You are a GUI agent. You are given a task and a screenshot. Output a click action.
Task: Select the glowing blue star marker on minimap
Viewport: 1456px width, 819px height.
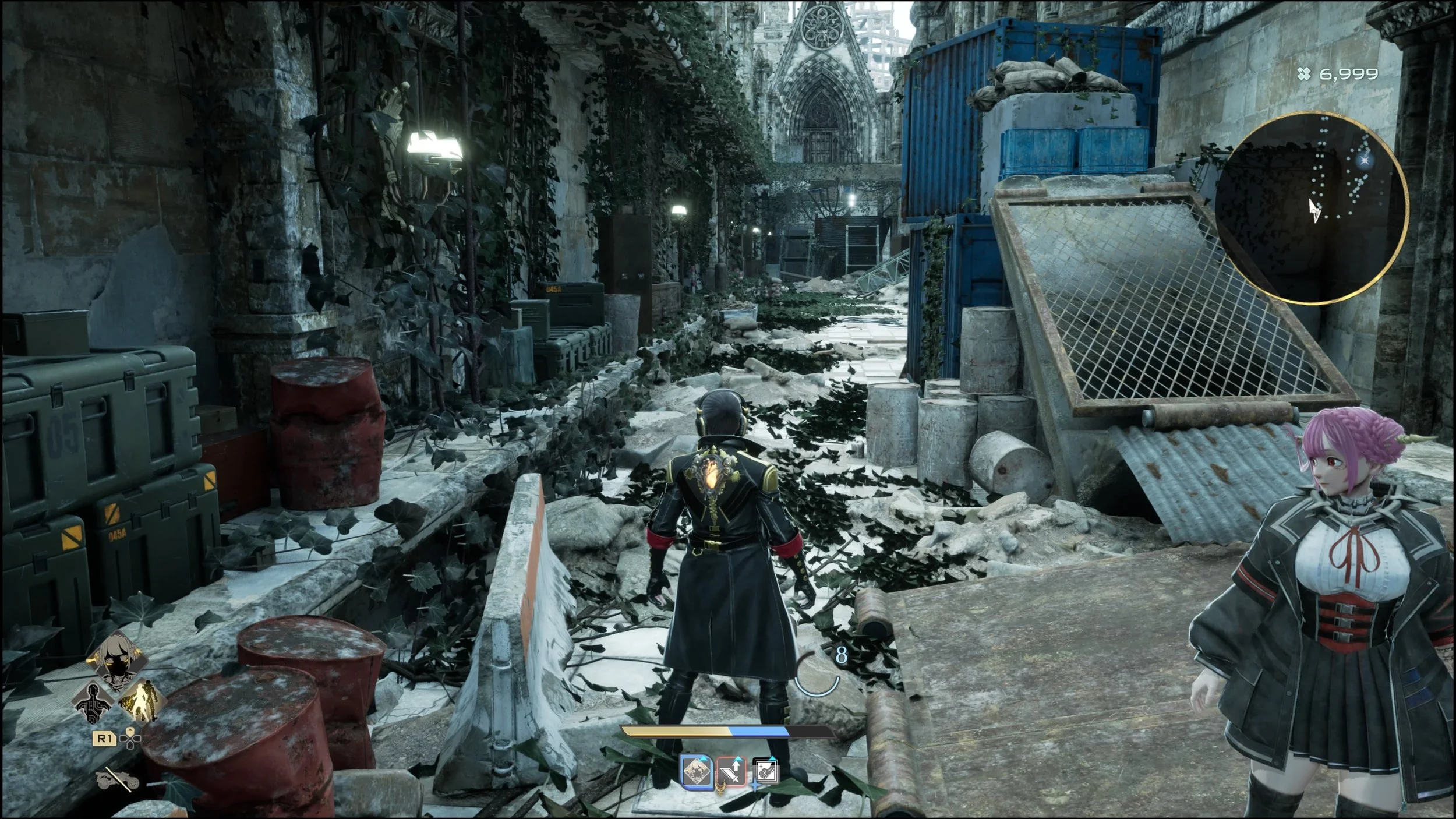(1363, 160)
